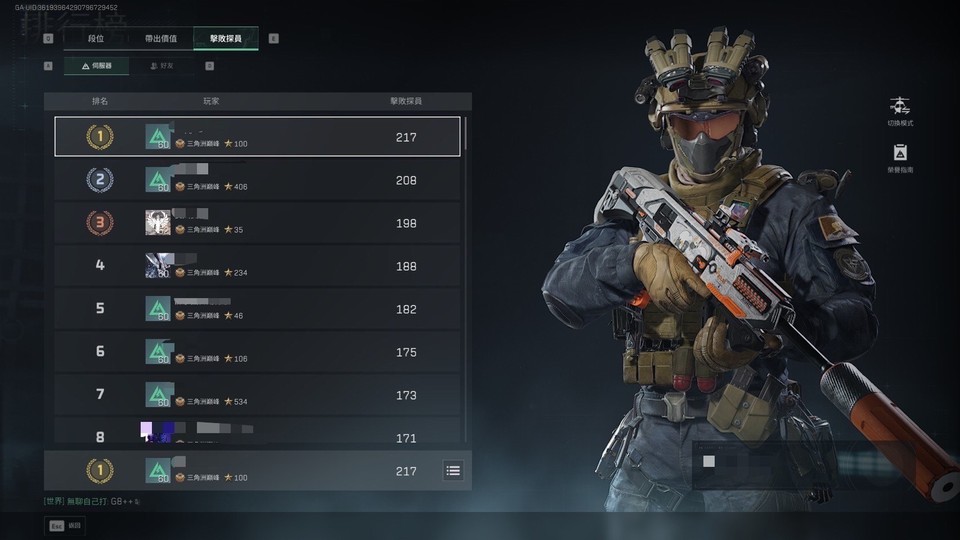960x540 pixels.
Task: Select the 擊敗探員 tab
Action: coord(226,39)
